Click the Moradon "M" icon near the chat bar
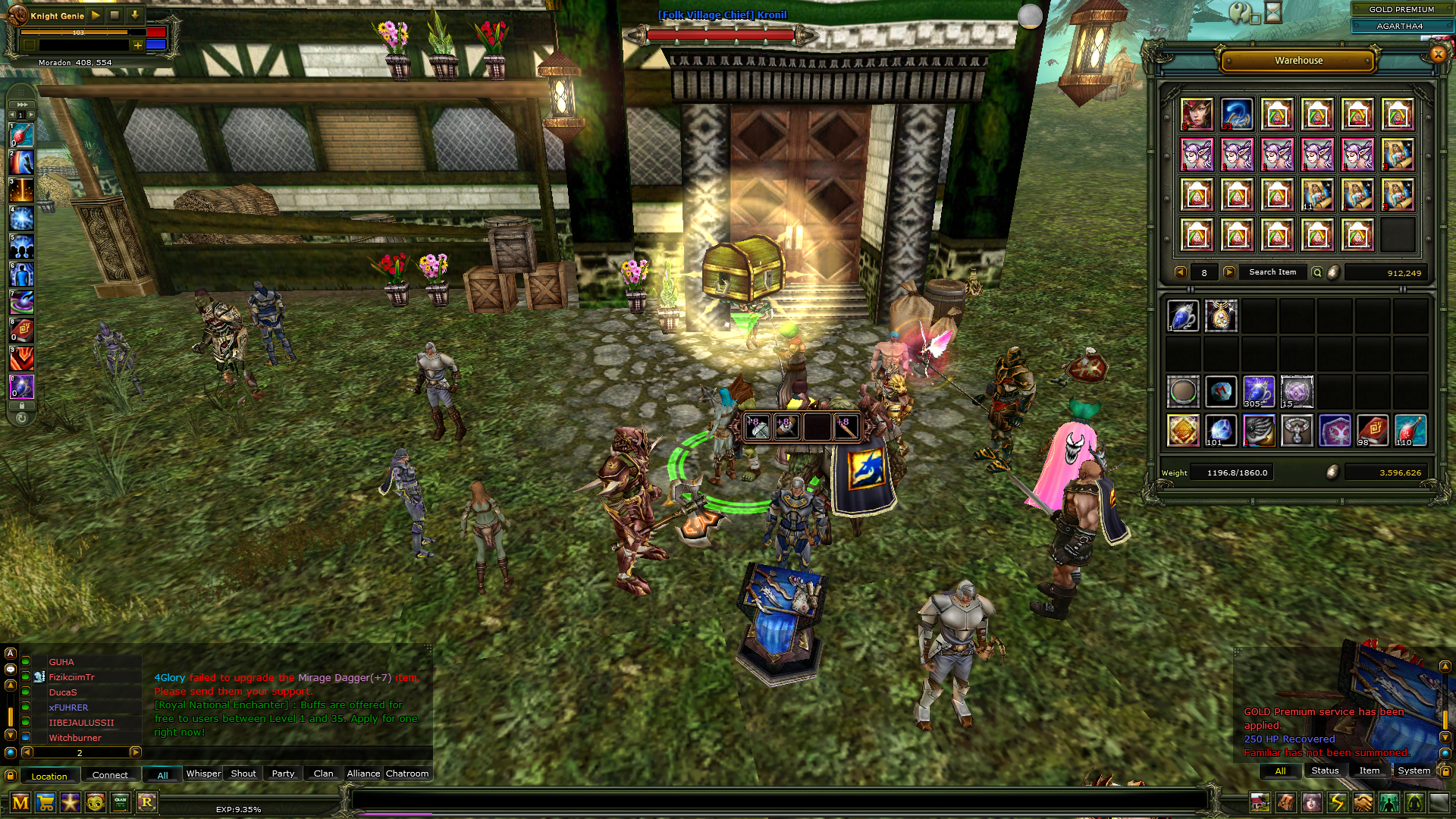This screenshot has height=819, width=1456. [21, 802]
